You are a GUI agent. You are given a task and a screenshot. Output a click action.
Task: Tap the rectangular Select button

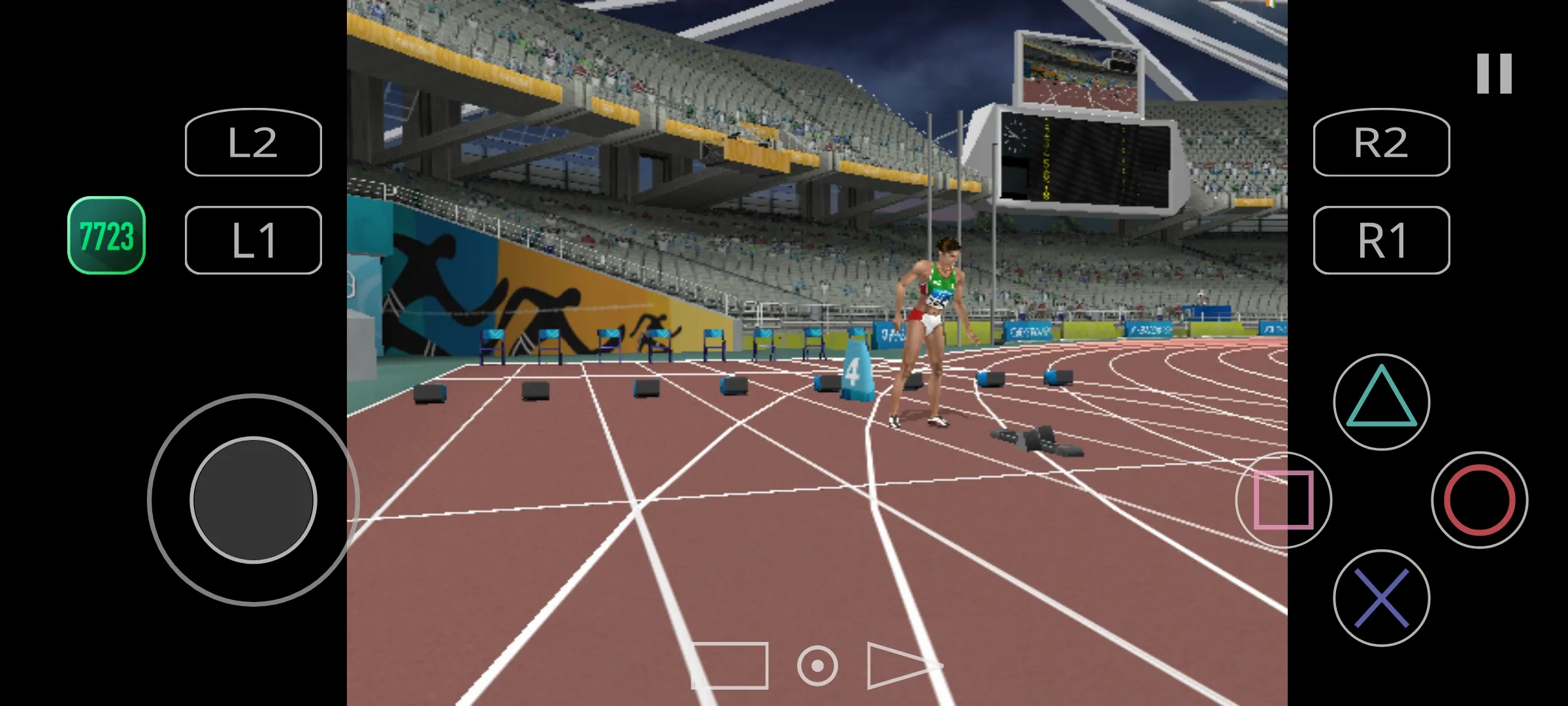730,665
